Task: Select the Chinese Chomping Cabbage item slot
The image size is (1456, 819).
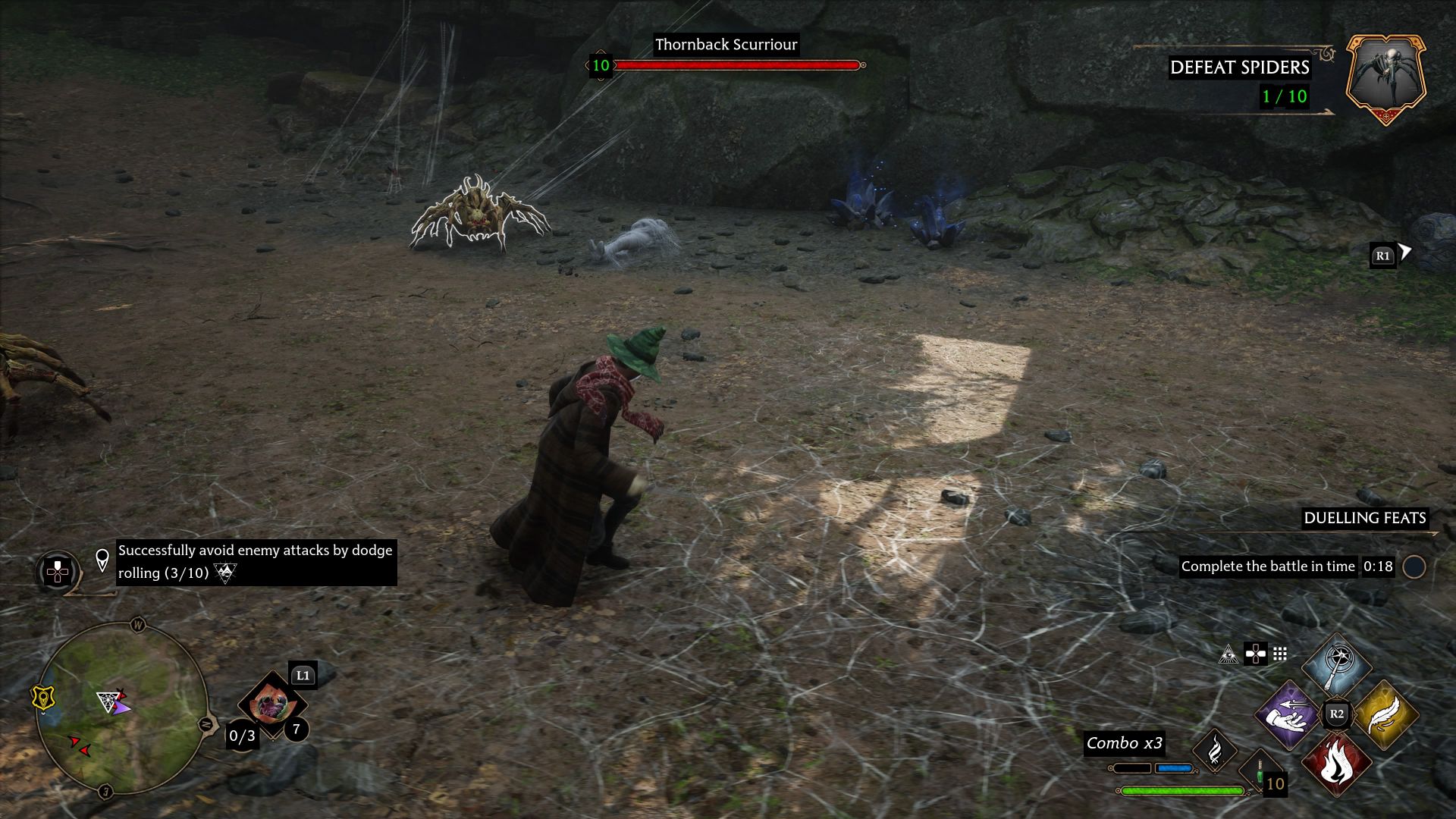Action: tap(271, 704)
